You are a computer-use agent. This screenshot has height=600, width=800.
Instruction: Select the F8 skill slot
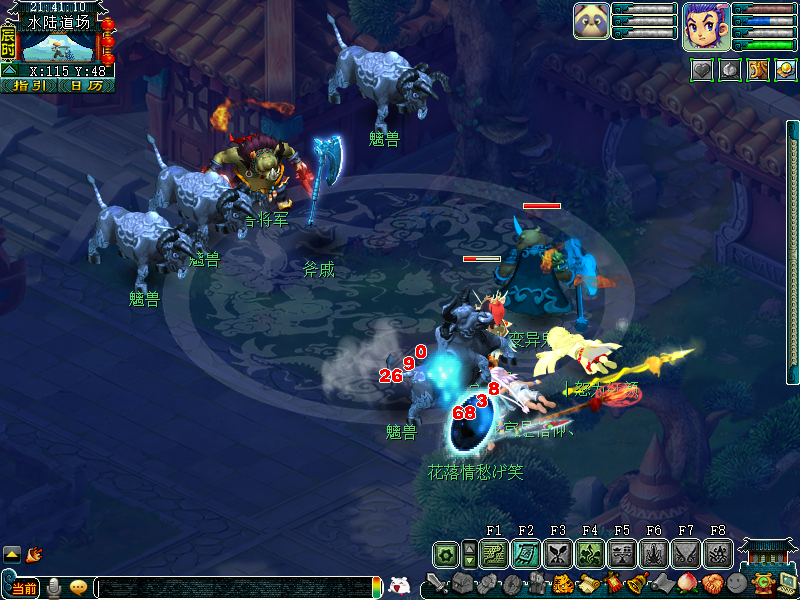(717, 553)
